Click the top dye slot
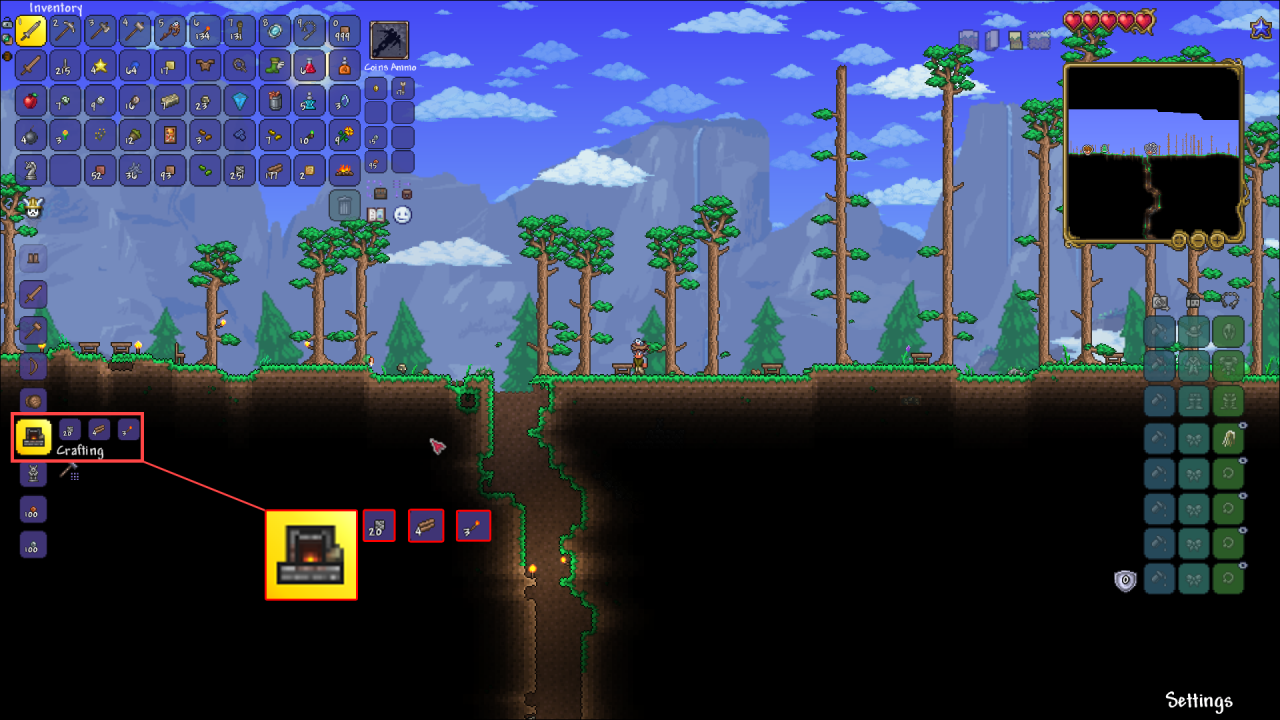This screenshot has width=1280, height=720. coord(1159,330)
